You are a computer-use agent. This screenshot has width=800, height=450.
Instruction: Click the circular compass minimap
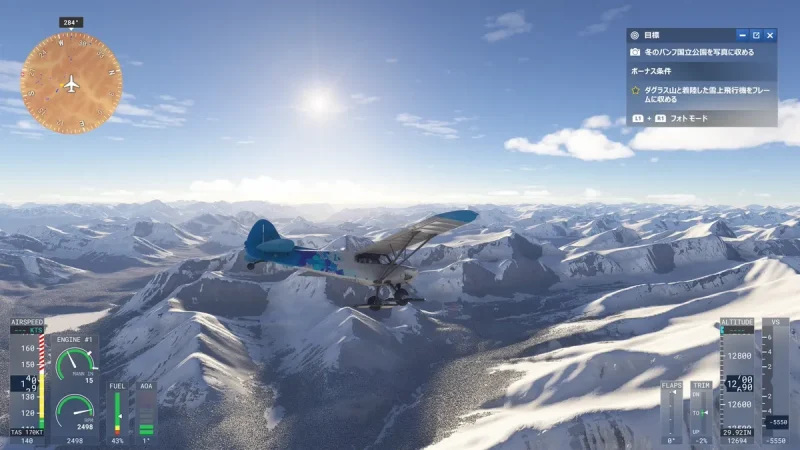71,84
